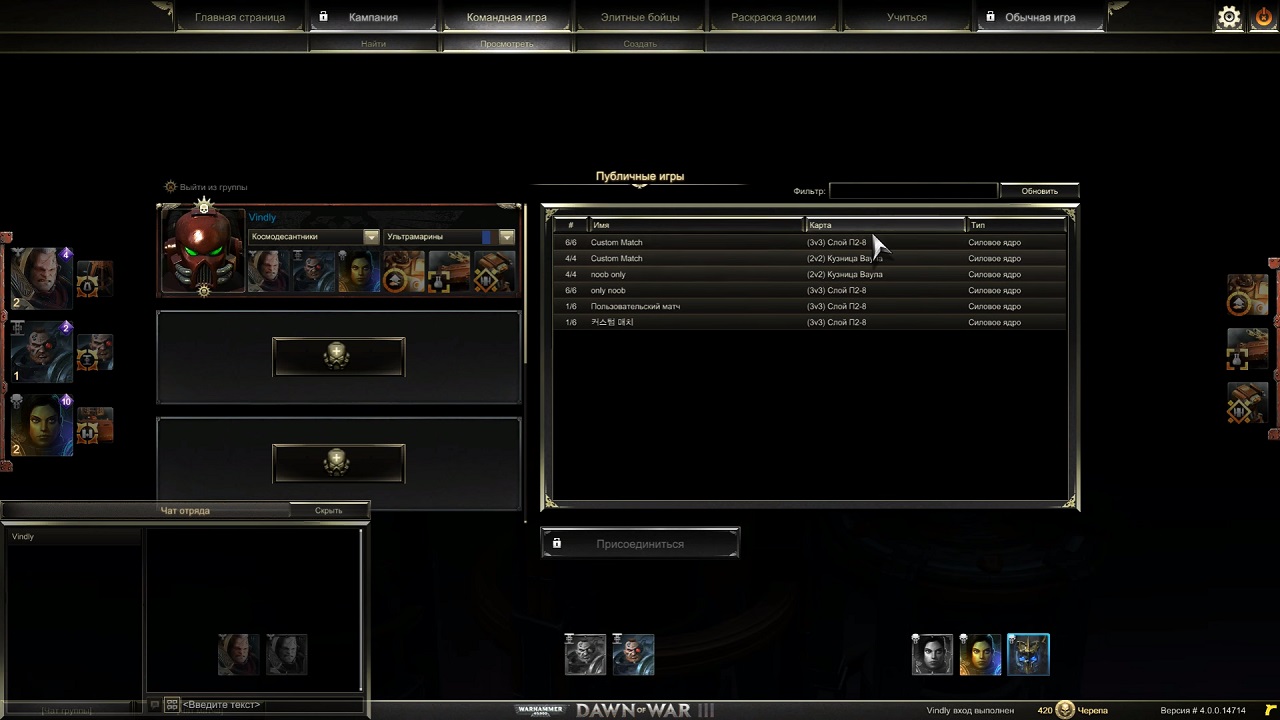The image size is (1280, 720).
Task: Join the game with Присоединиться button
Action: [x=640, y=543]
